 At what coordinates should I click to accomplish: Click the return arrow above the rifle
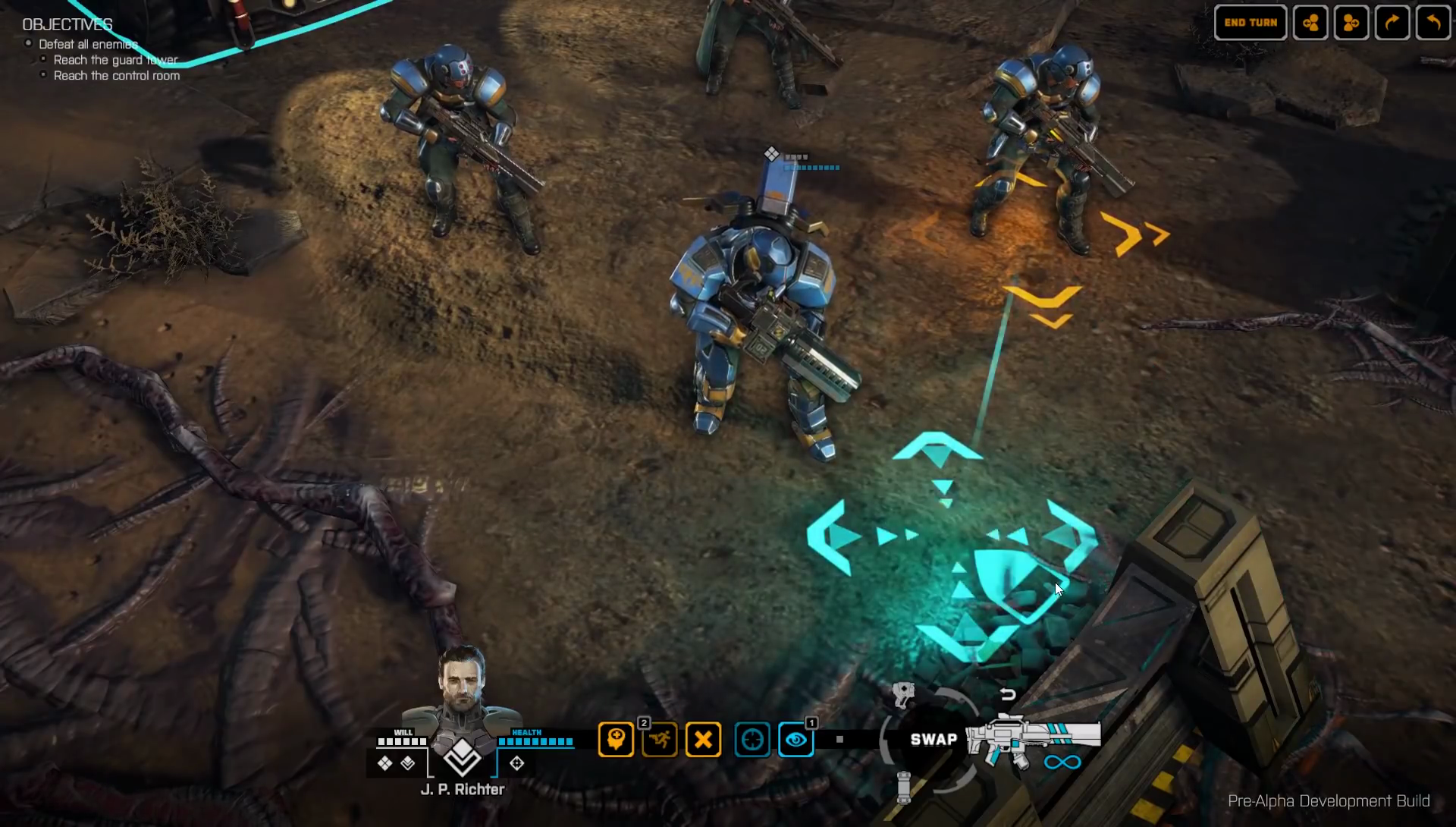(1007, 694)
